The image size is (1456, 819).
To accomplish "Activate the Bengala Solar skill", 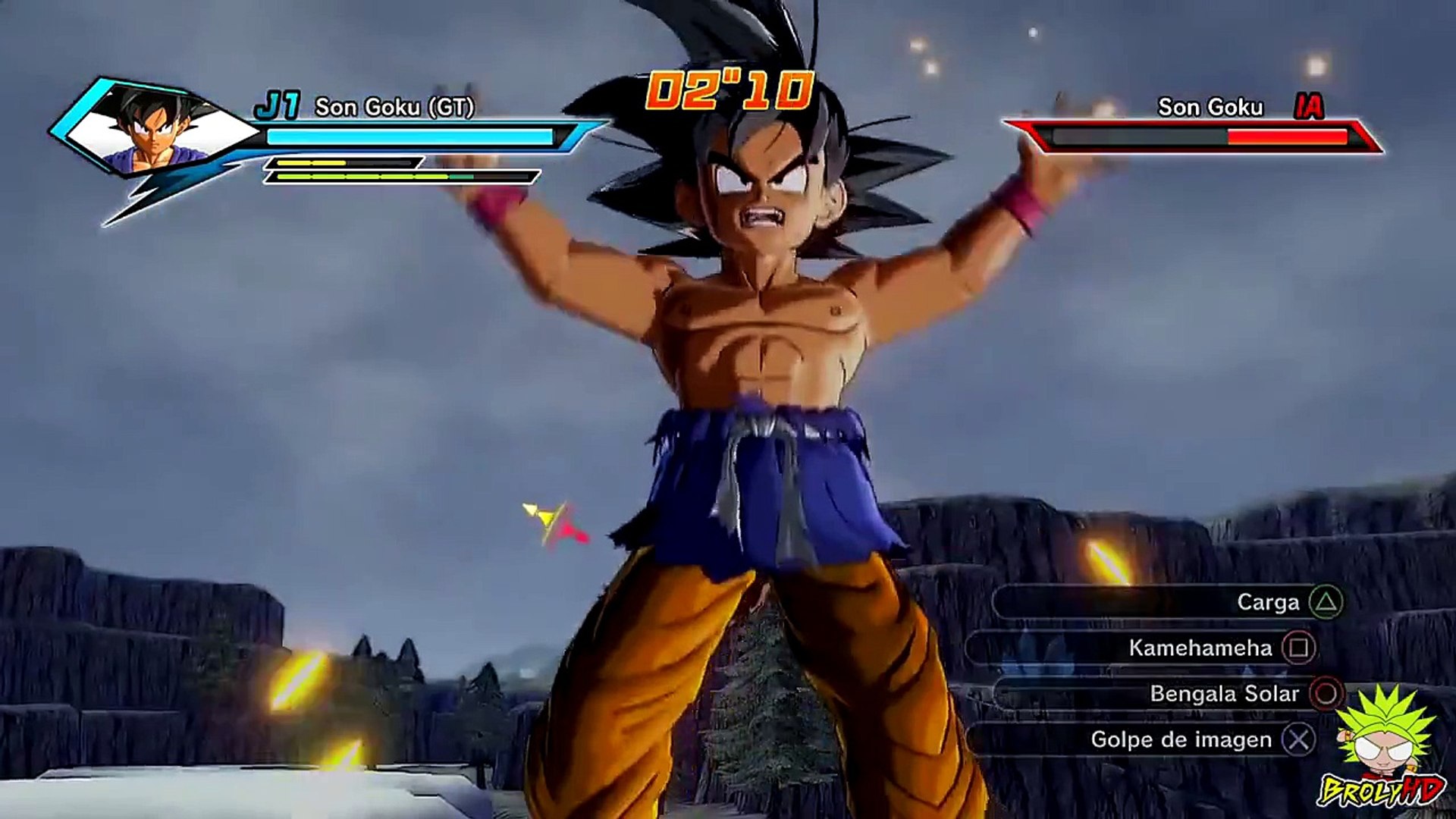I will point(1224,694).
